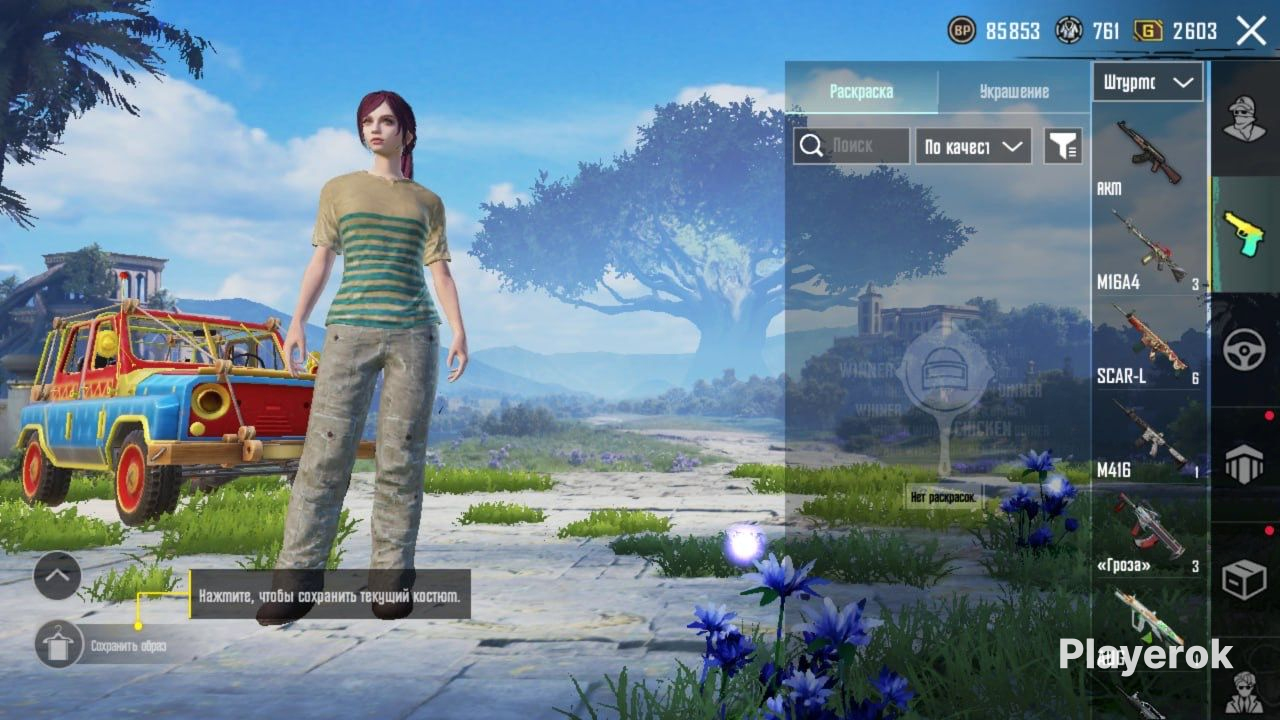Select the yellow pistol weapons category
1280x720 pixels.
1244,234
